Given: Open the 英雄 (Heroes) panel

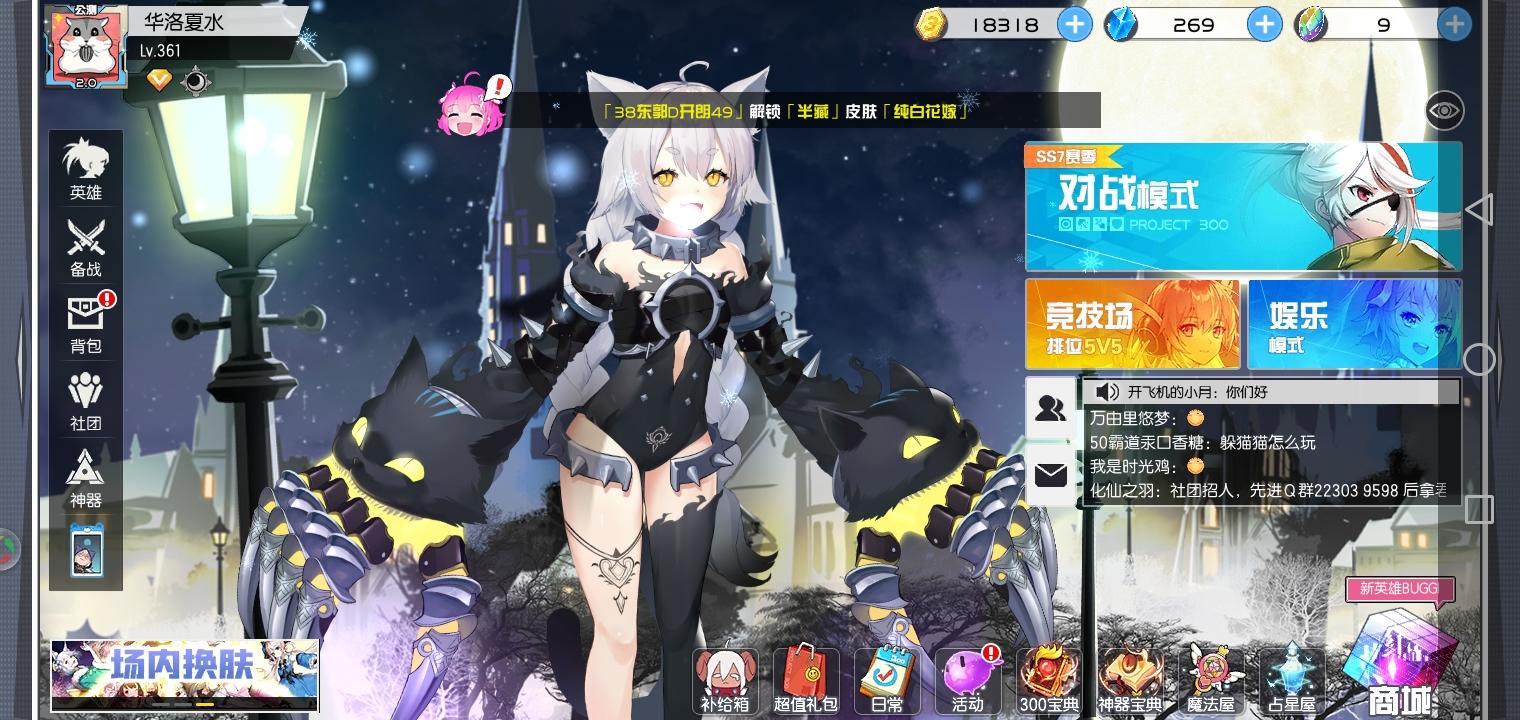Looking at the screenshot, I should 86,170.
